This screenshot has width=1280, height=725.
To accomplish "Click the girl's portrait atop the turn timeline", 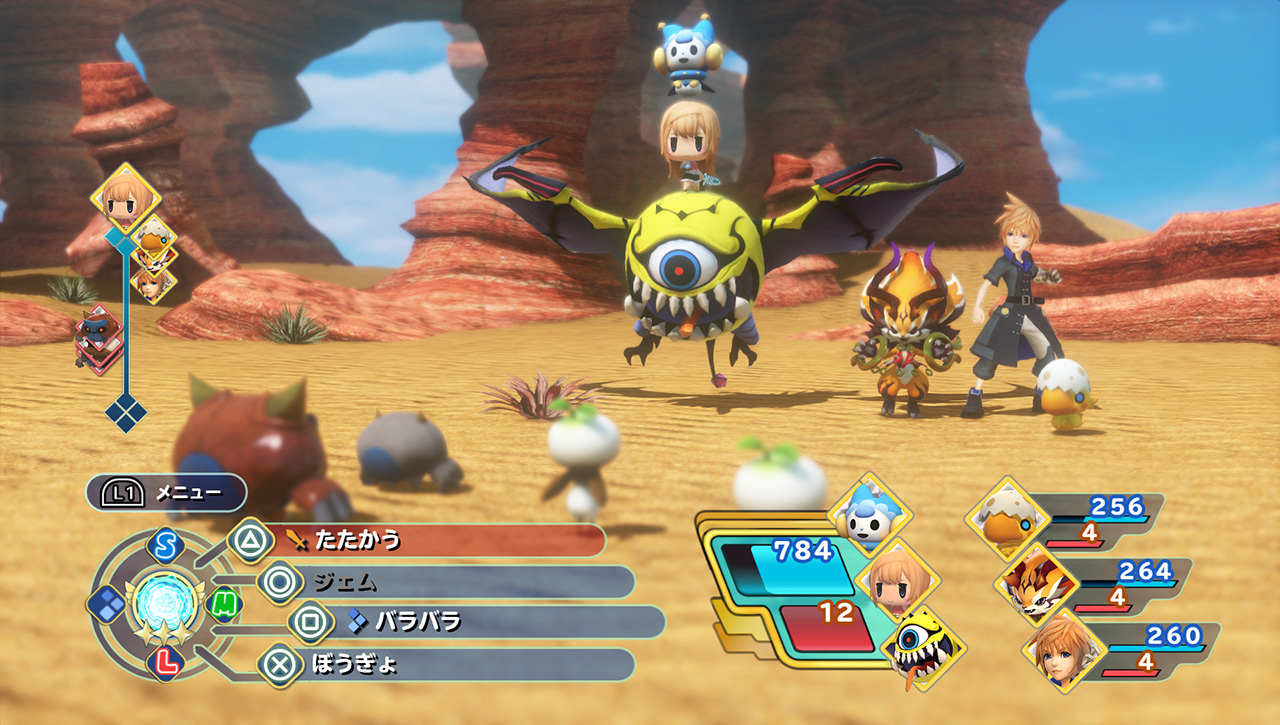I will (126, 199).
